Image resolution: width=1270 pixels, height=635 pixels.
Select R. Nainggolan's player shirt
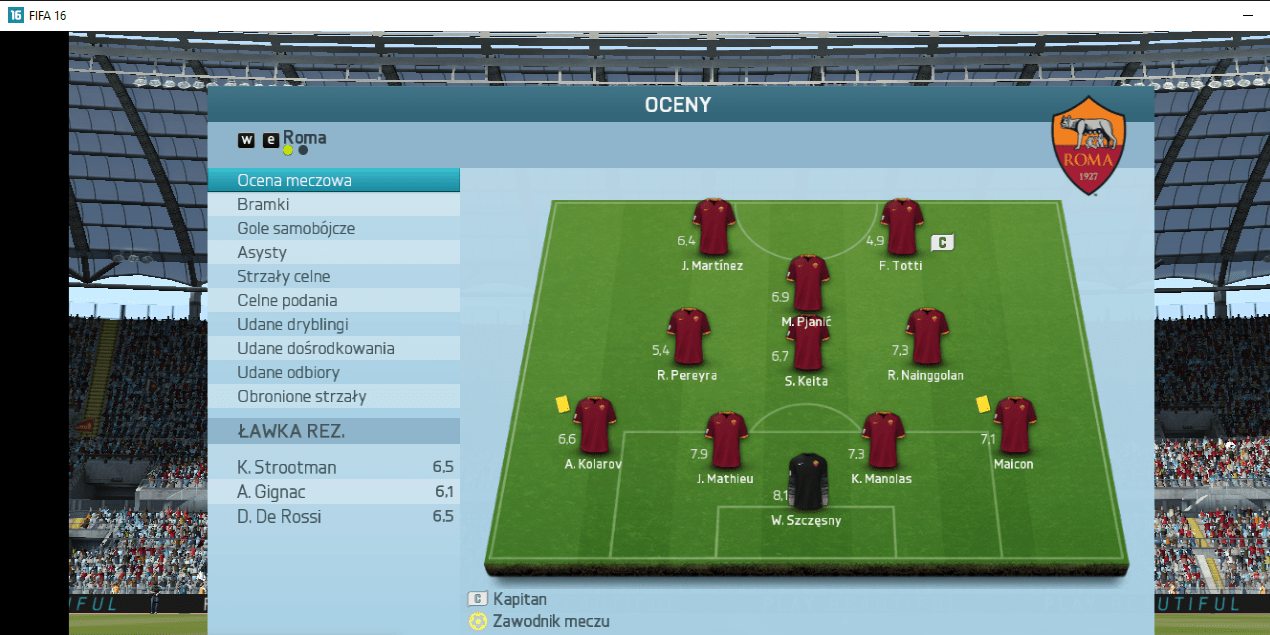pos(927,337)
